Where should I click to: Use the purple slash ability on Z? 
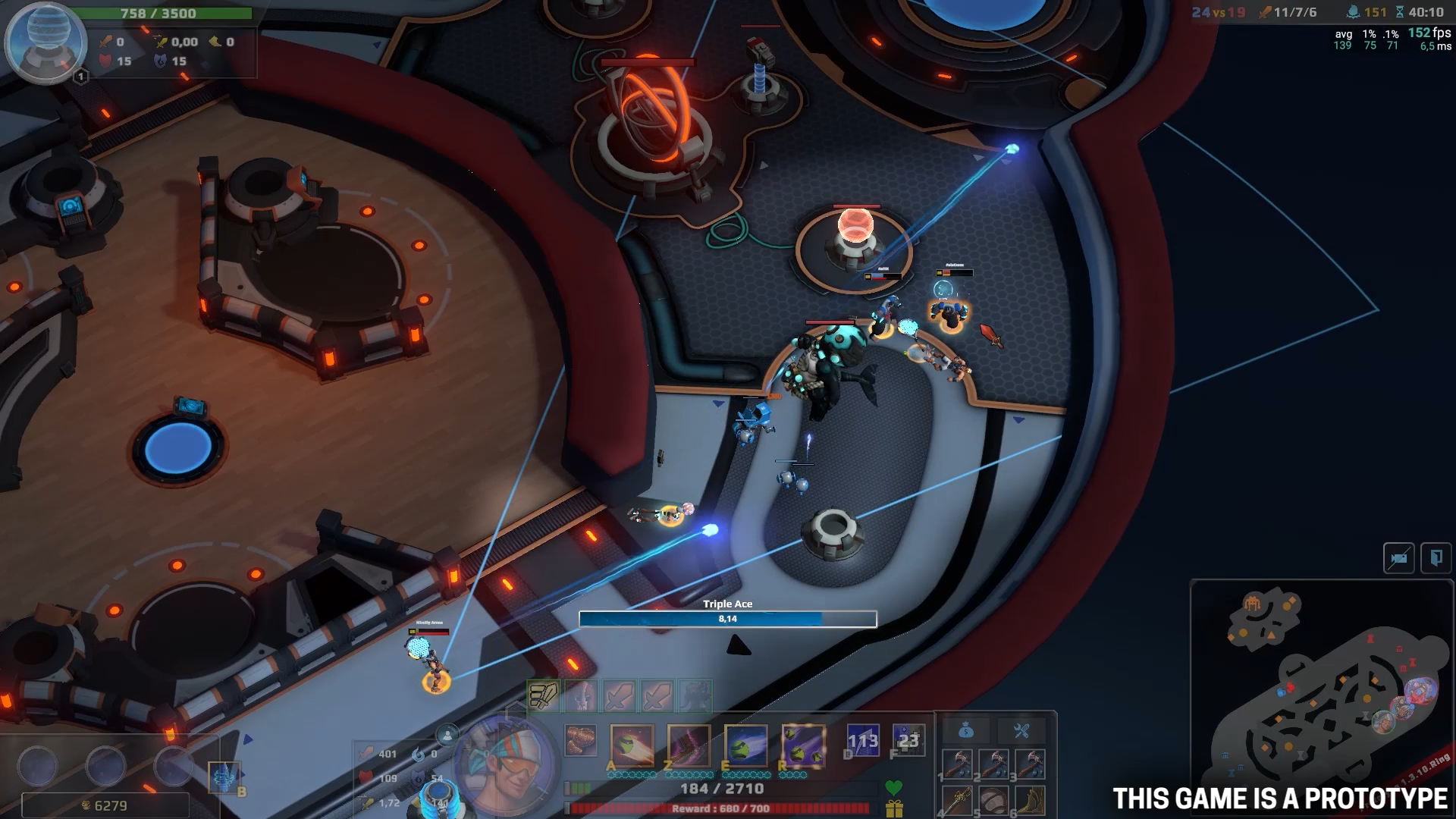tap(689, 745)
